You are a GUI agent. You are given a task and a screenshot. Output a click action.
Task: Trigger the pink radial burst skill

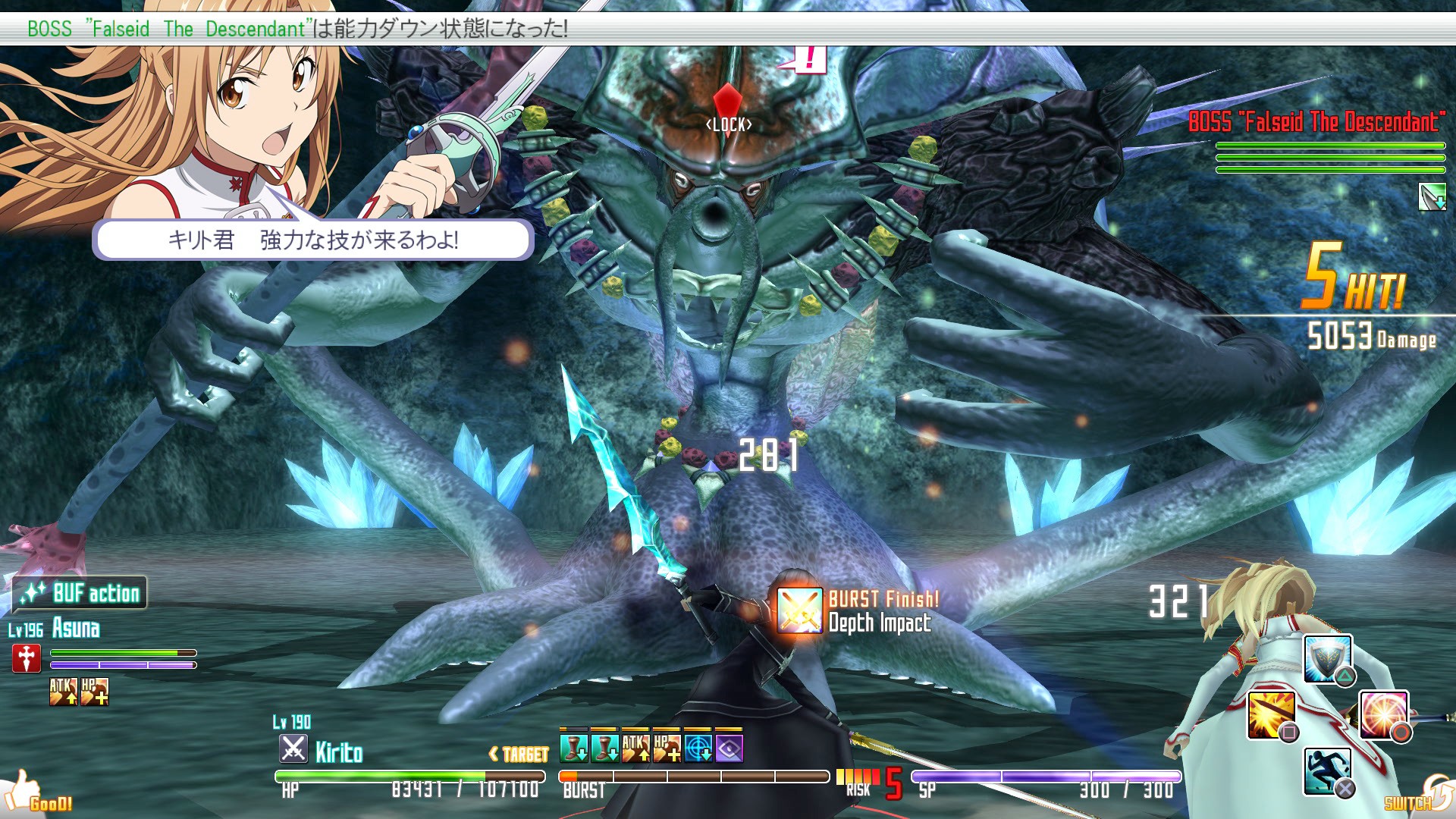click(1384, 714)
